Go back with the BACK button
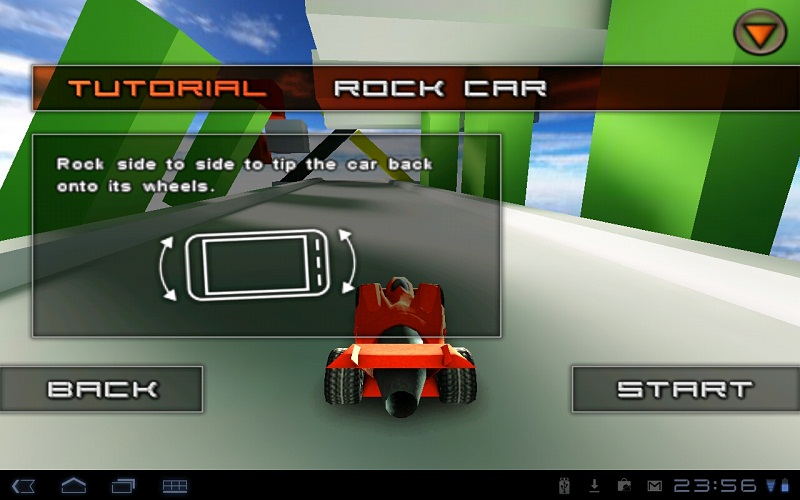 click(x=101, y=389)
